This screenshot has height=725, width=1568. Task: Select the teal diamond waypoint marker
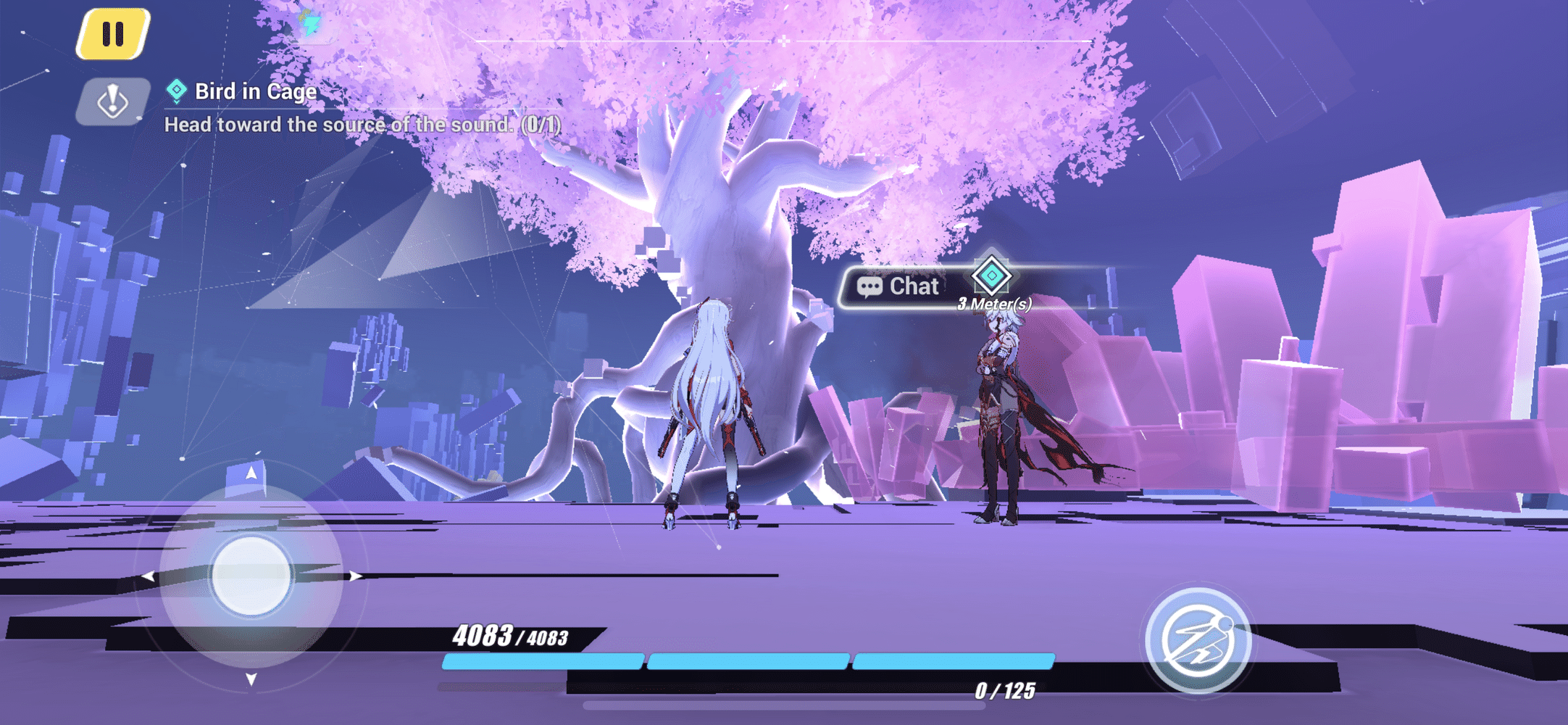click(991, 275)
